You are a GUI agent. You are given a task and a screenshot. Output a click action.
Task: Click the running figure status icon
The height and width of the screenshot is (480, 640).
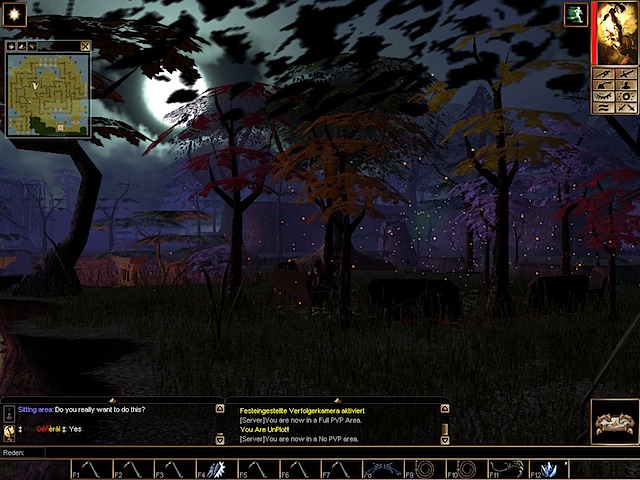pos(576,14)
